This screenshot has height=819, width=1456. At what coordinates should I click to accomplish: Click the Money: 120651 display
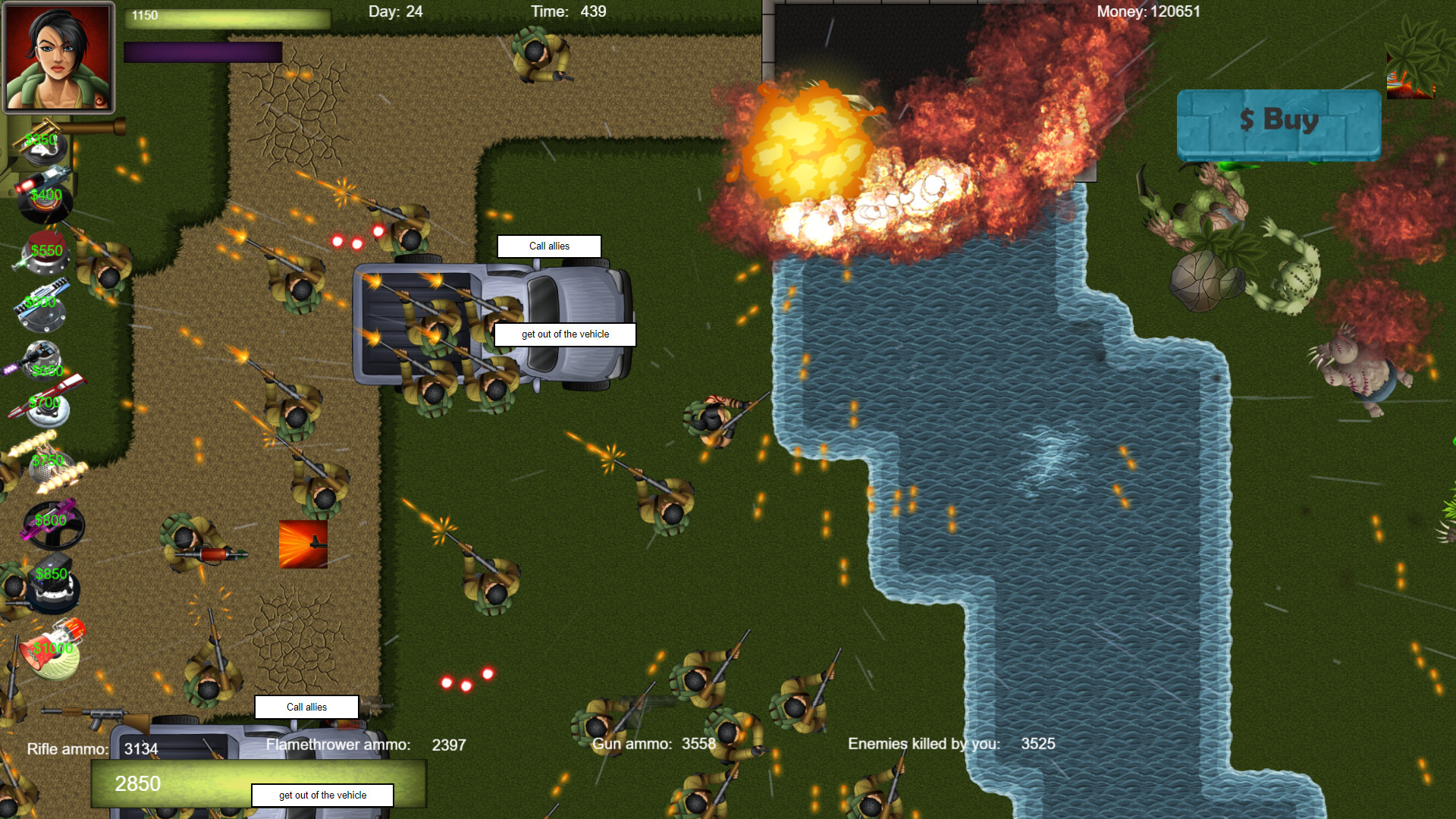pyautogui.click(x=1149, y=11)
